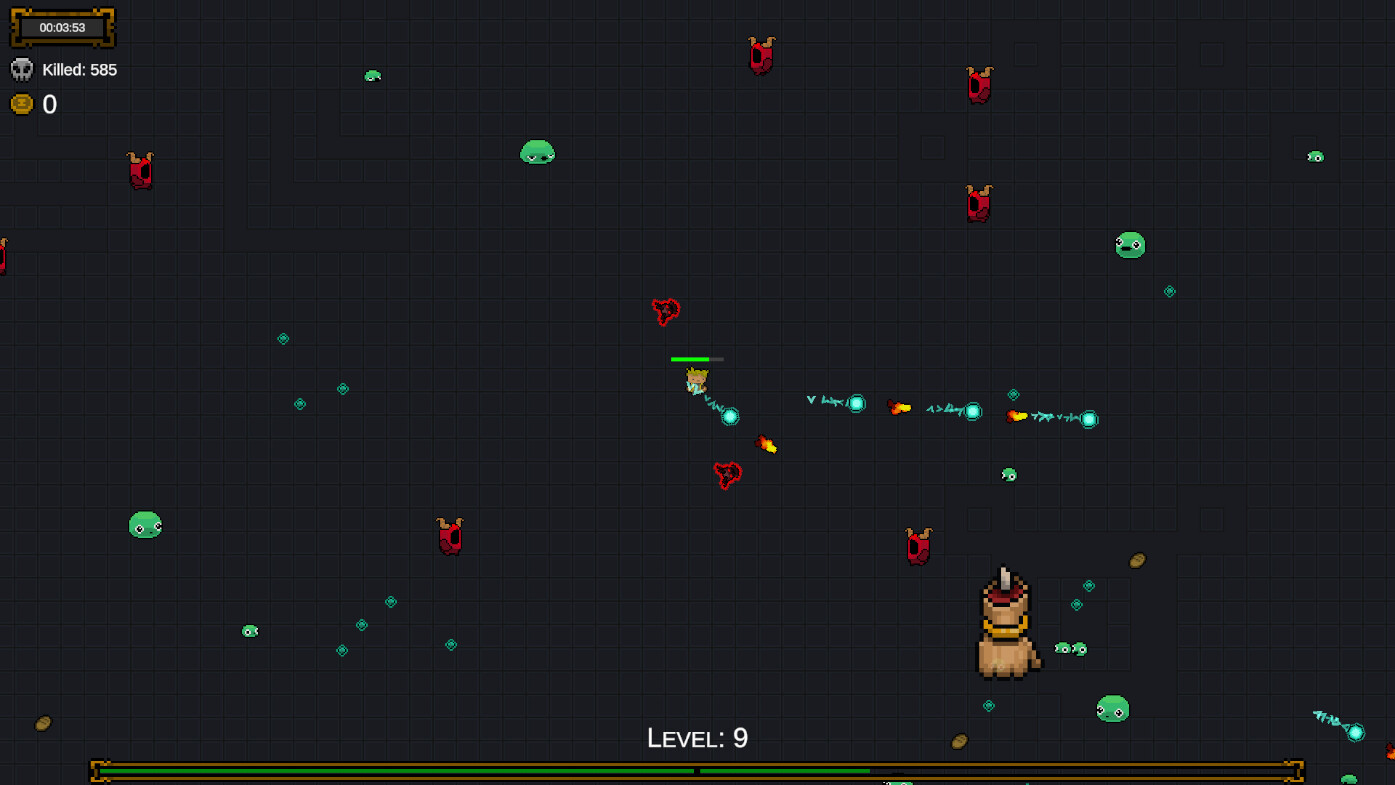1395x785 pixels.
Task: Click the timer showing 00:03:53
Action: pos(62,28)
